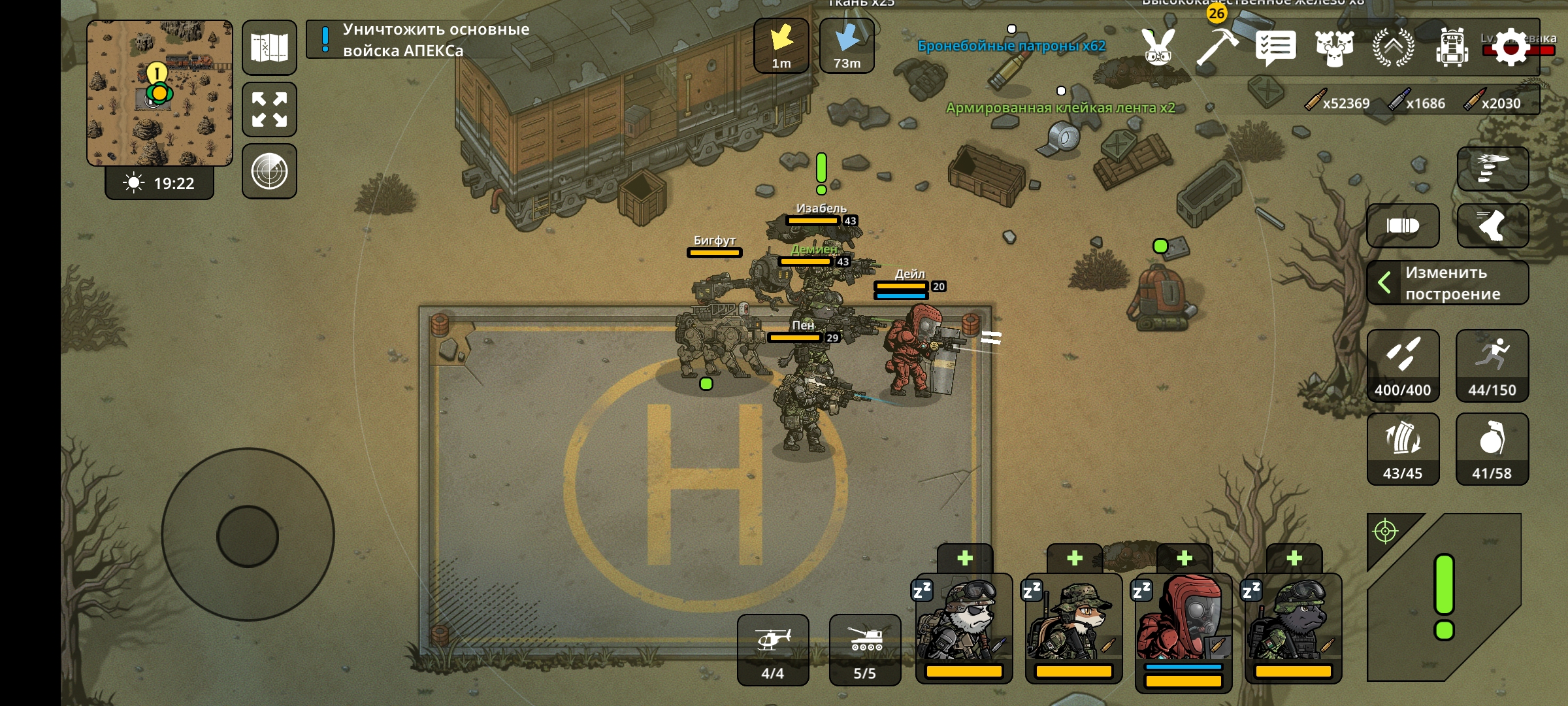Open the squad bears icon
Screen dimensions: 1568x706
[x=1334, y=48]
